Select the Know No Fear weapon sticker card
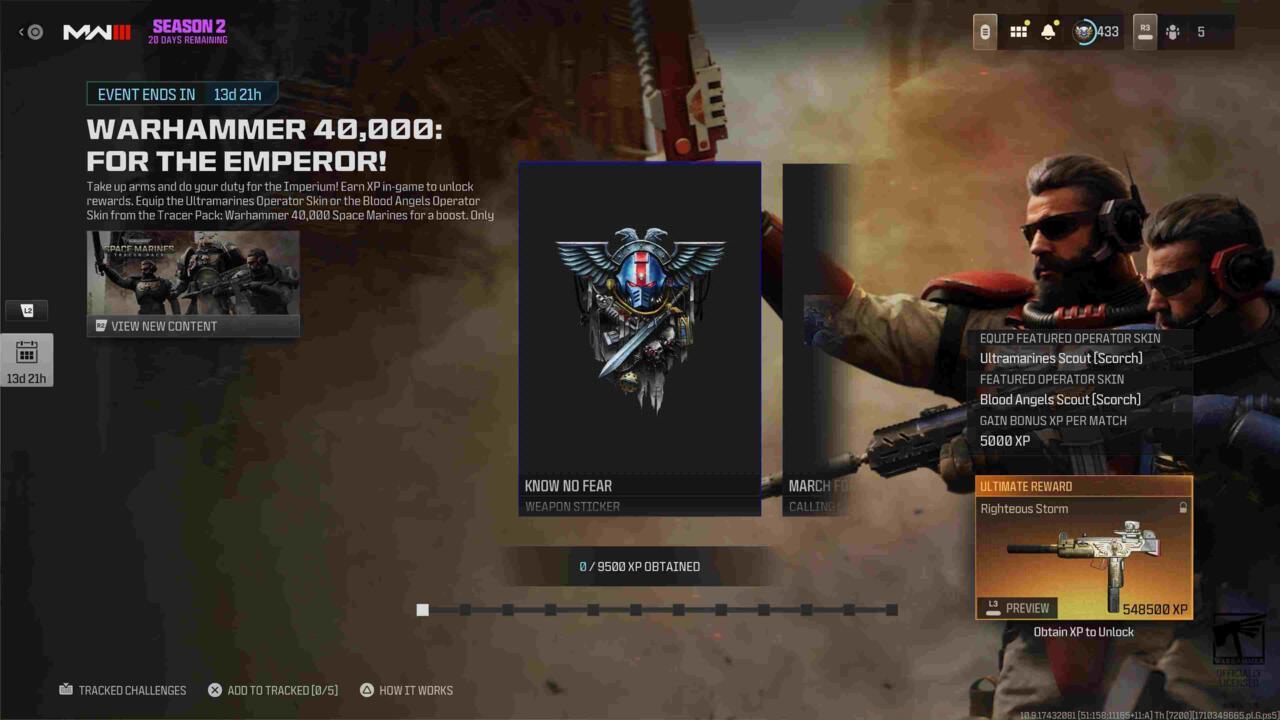Image resolution: width=1280 pixels, height=720 pixels. tap(639, 337)
